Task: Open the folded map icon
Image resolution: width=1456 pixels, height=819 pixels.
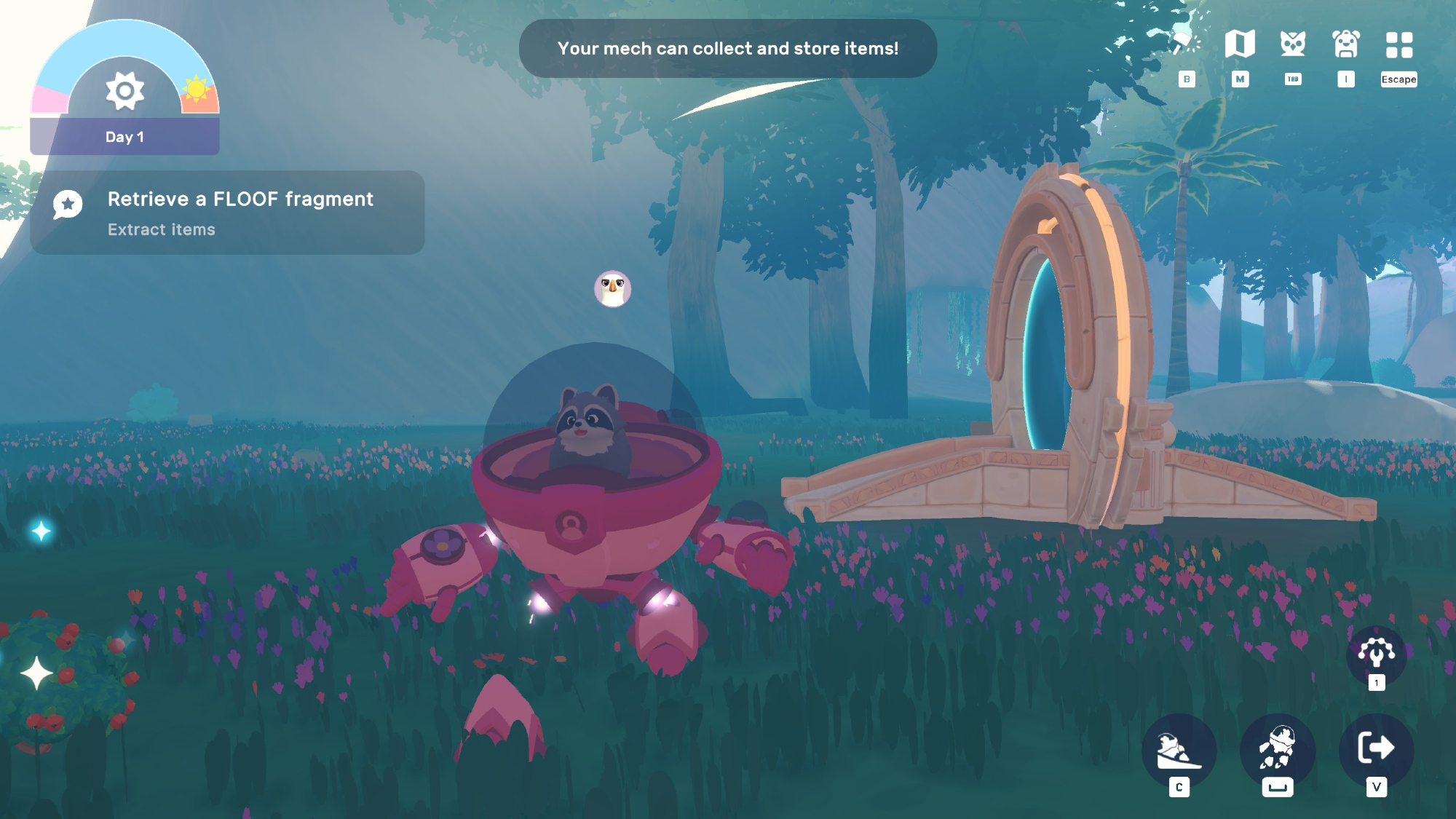Action: [1240, 44]
